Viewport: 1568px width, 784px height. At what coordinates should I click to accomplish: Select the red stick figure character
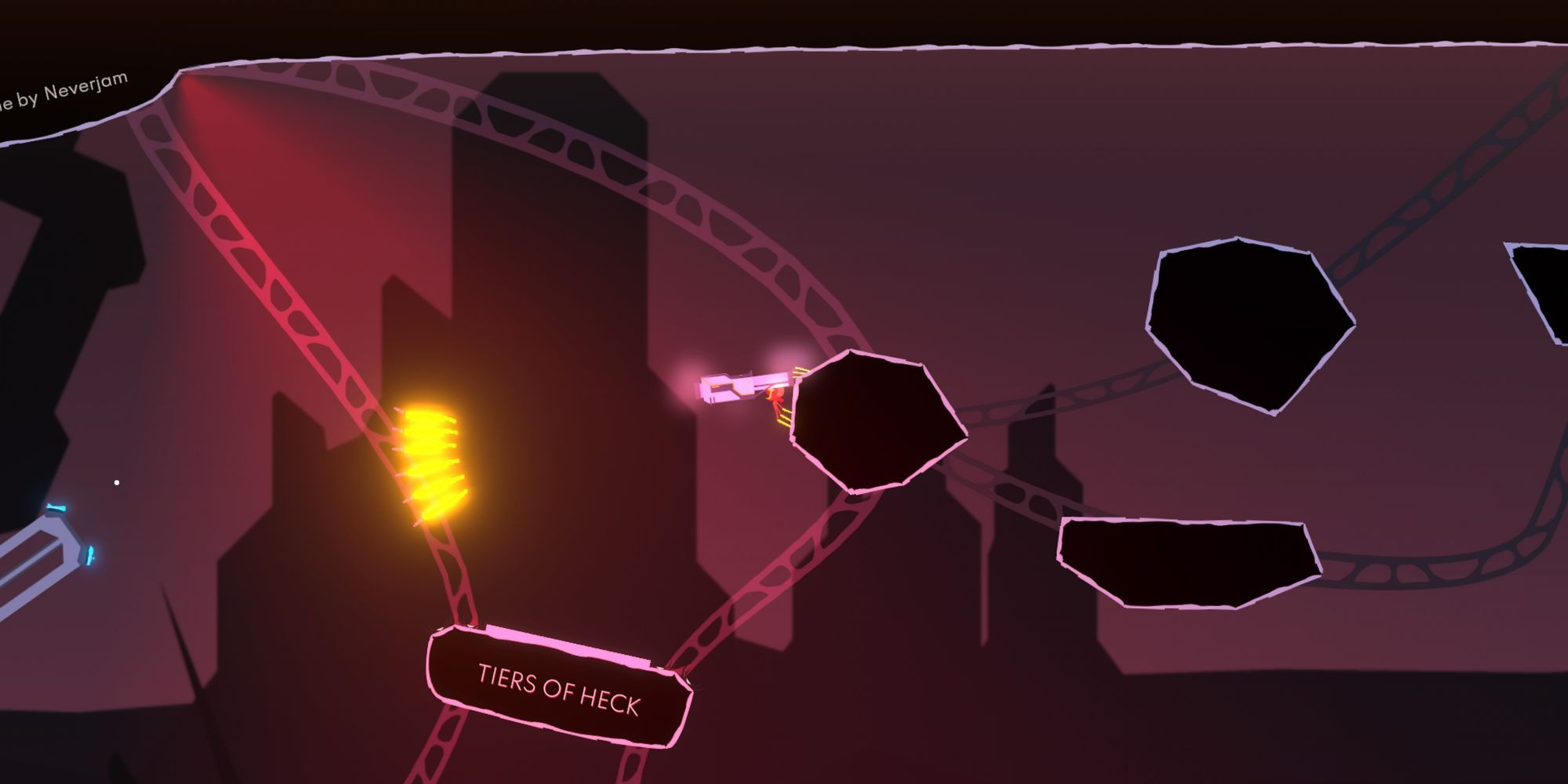(776, 396)
